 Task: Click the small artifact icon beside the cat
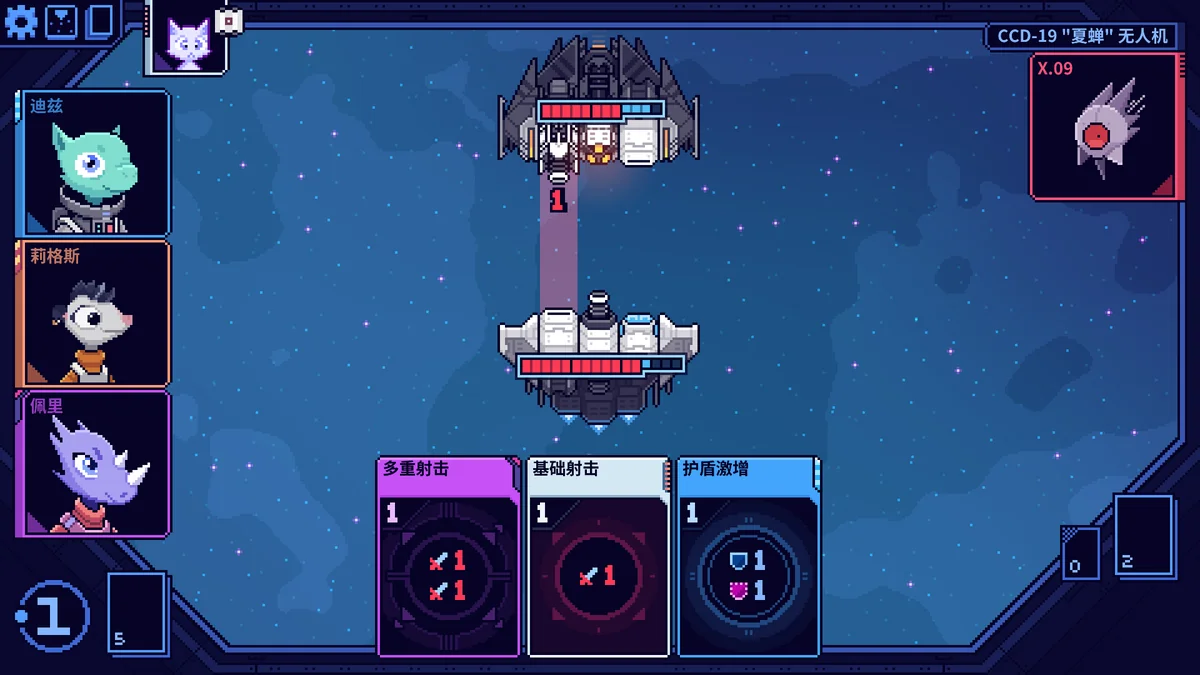click(230, 20)
